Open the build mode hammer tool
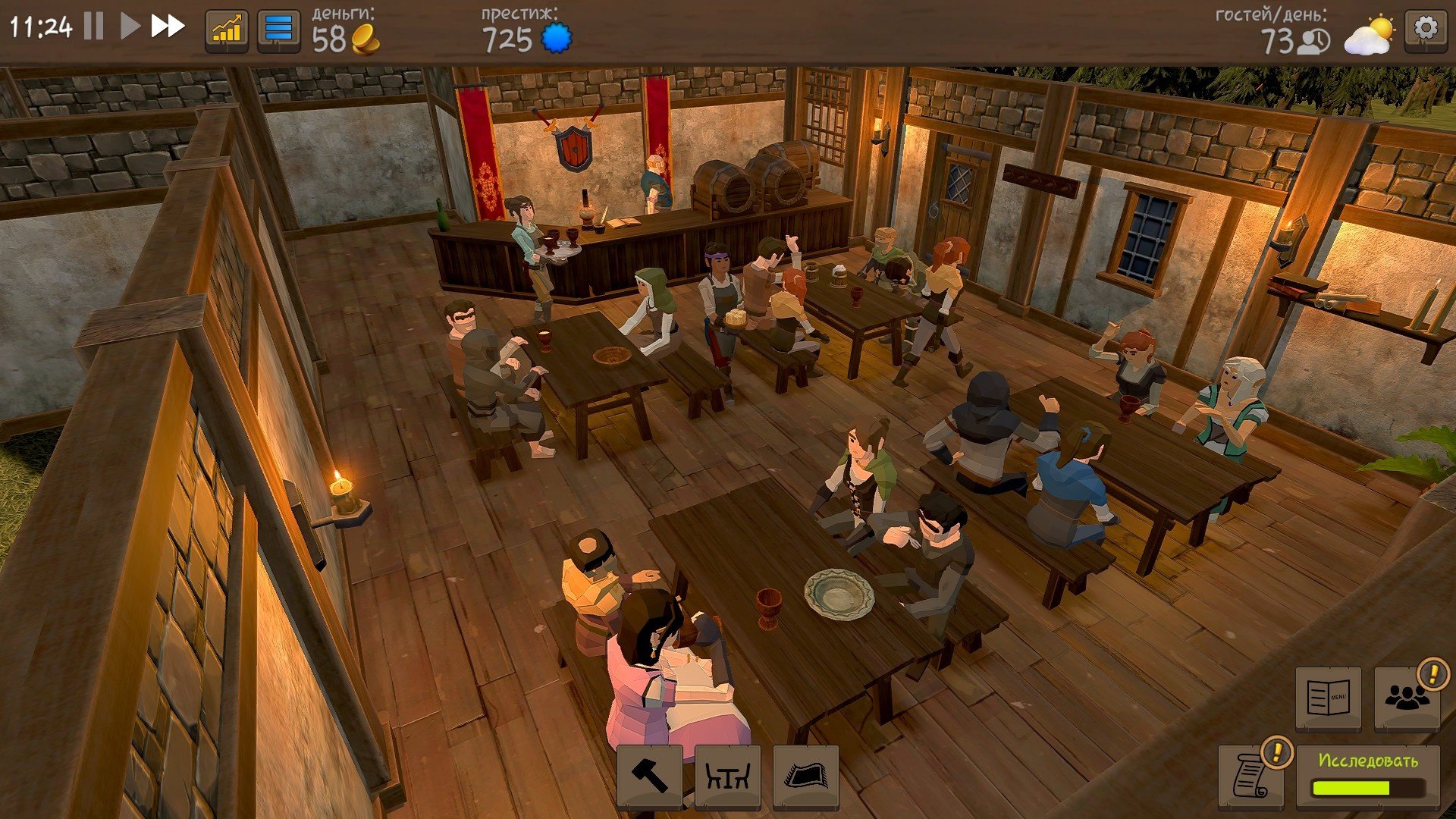Screen dimensions: 1456x819 coord(649,776)
